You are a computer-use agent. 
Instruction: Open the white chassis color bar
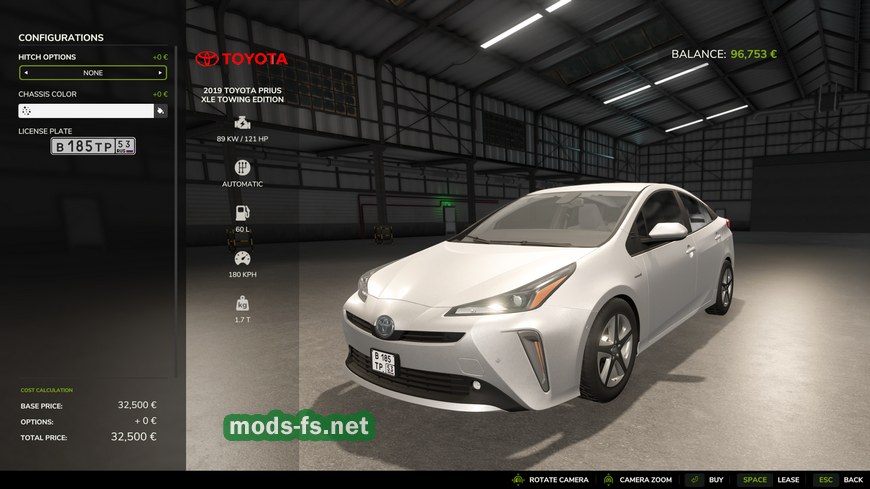86,111
